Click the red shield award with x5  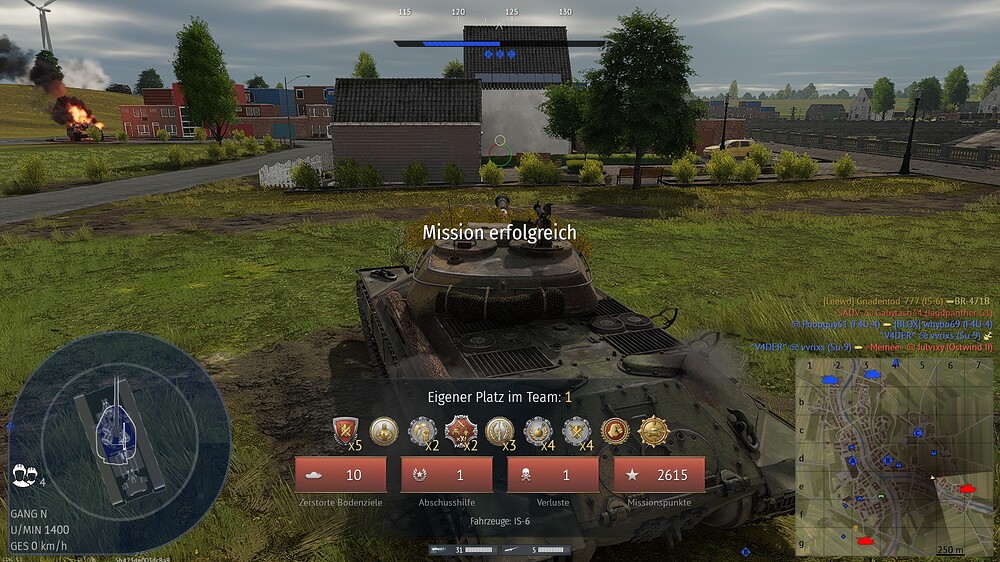[345, 431]
